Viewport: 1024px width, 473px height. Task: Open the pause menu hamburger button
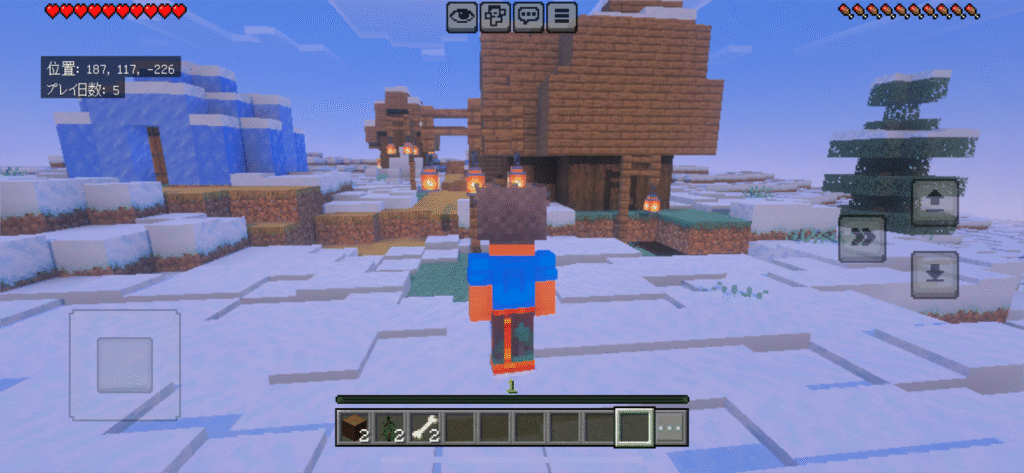click(x=562, y=16)
